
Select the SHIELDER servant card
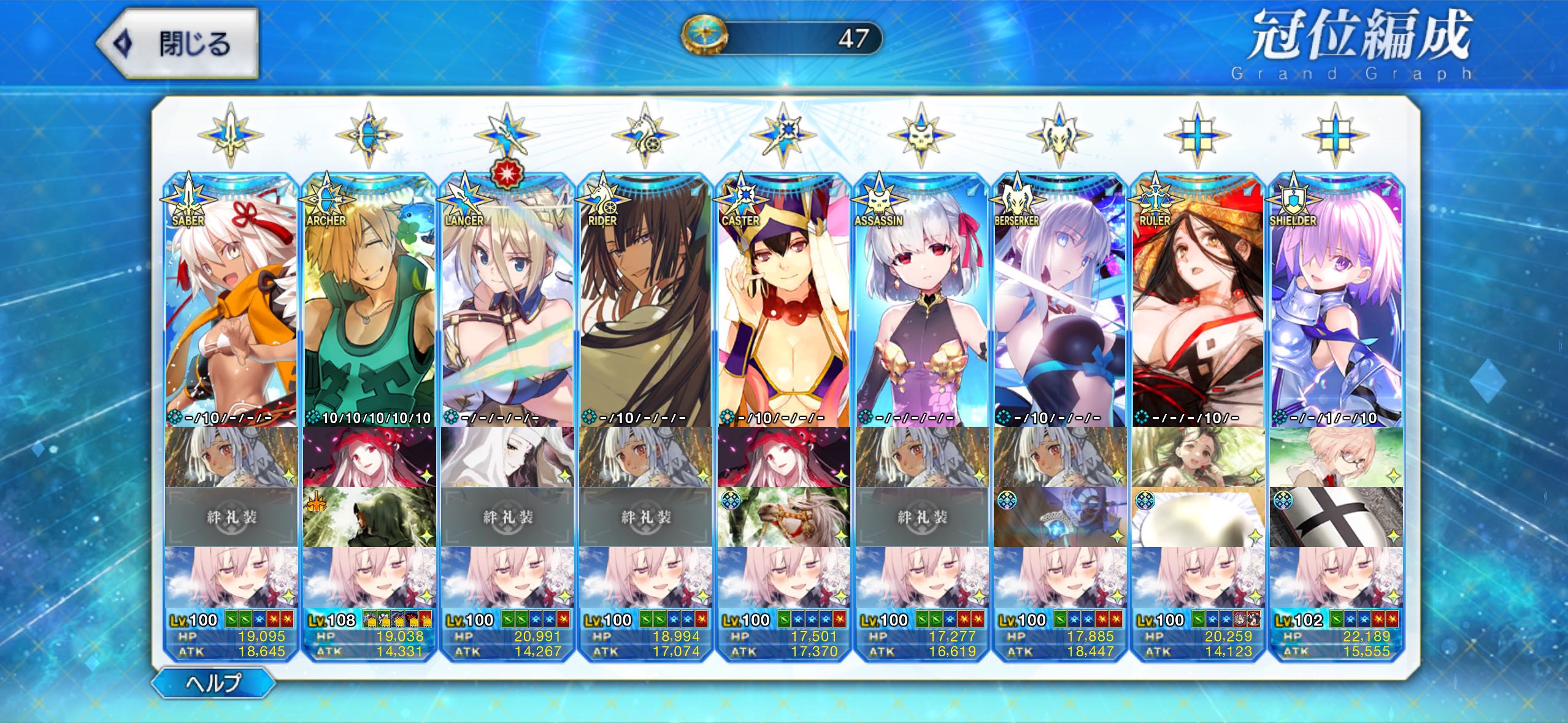tap(1335, 300)
